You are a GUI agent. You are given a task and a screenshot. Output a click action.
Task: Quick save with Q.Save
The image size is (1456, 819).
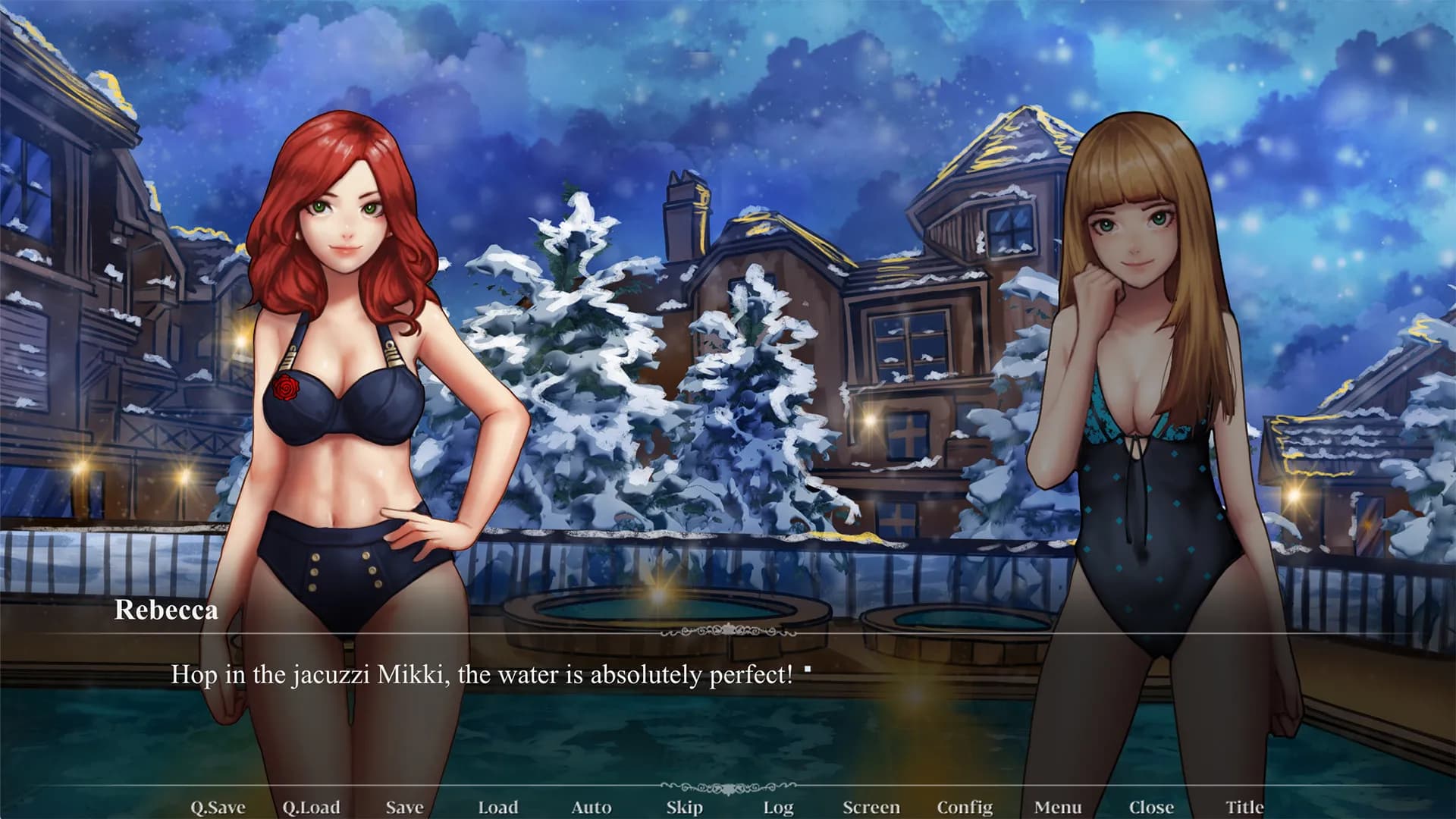(218, 807)
